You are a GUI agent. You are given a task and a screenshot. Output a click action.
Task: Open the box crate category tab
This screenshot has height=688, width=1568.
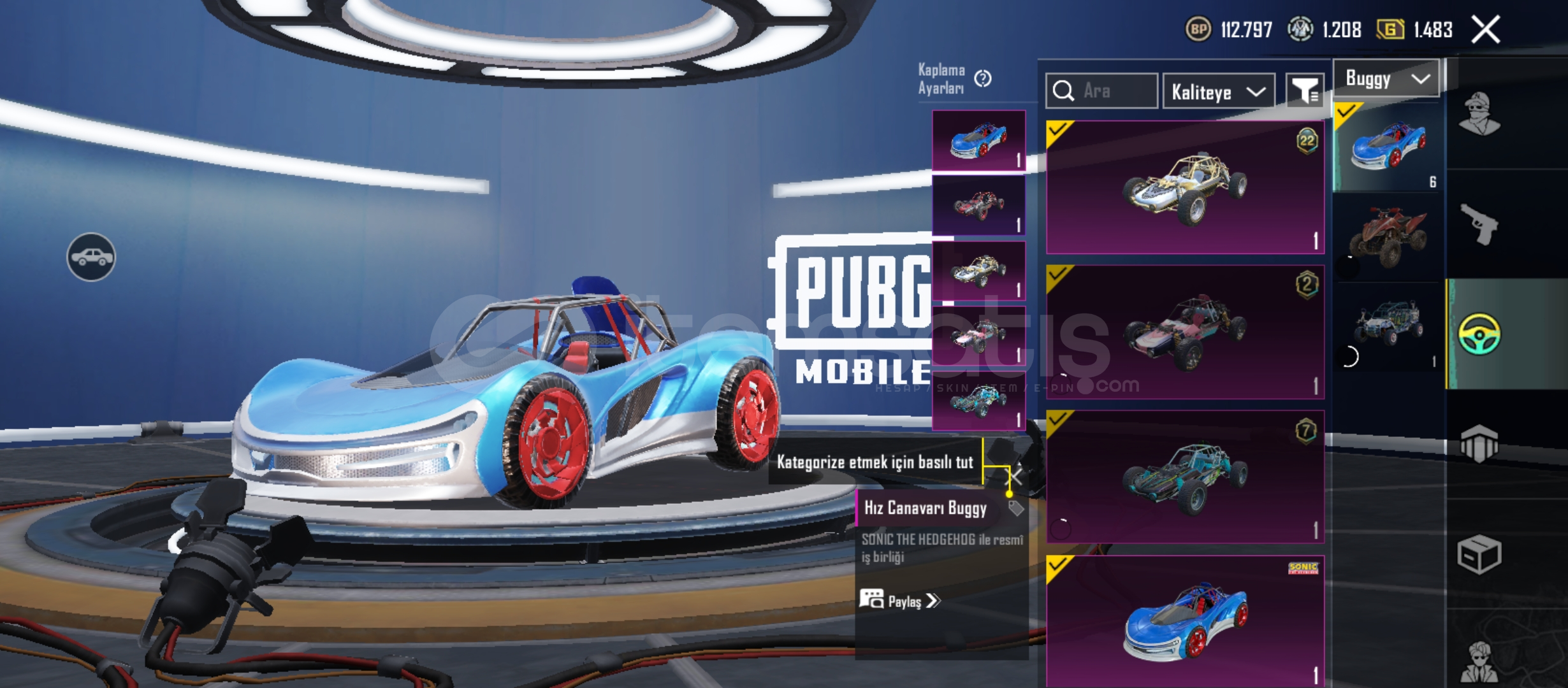click(x=1479, y=554)
